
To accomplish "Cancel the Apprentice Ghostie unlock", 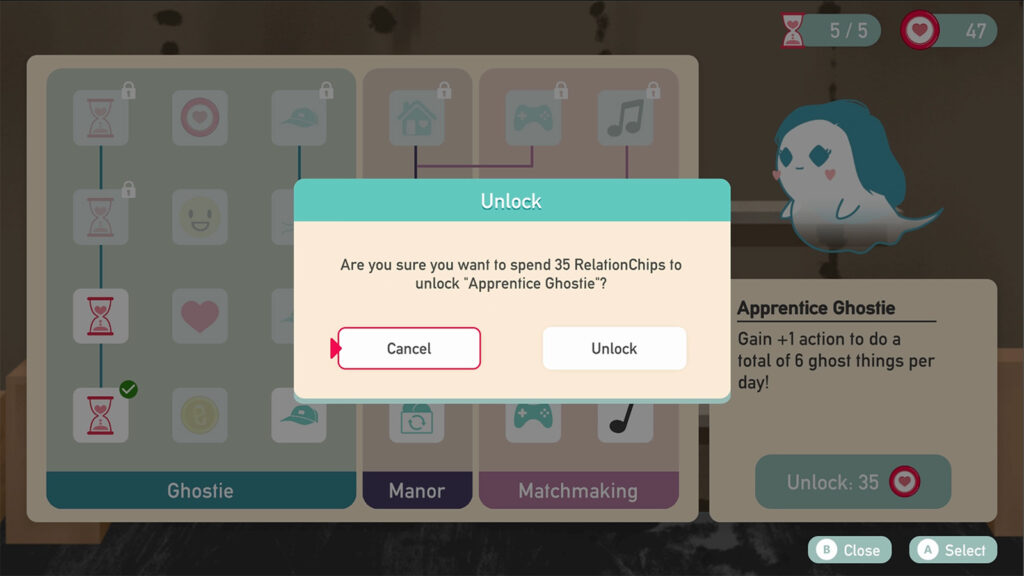I will 409,348.
